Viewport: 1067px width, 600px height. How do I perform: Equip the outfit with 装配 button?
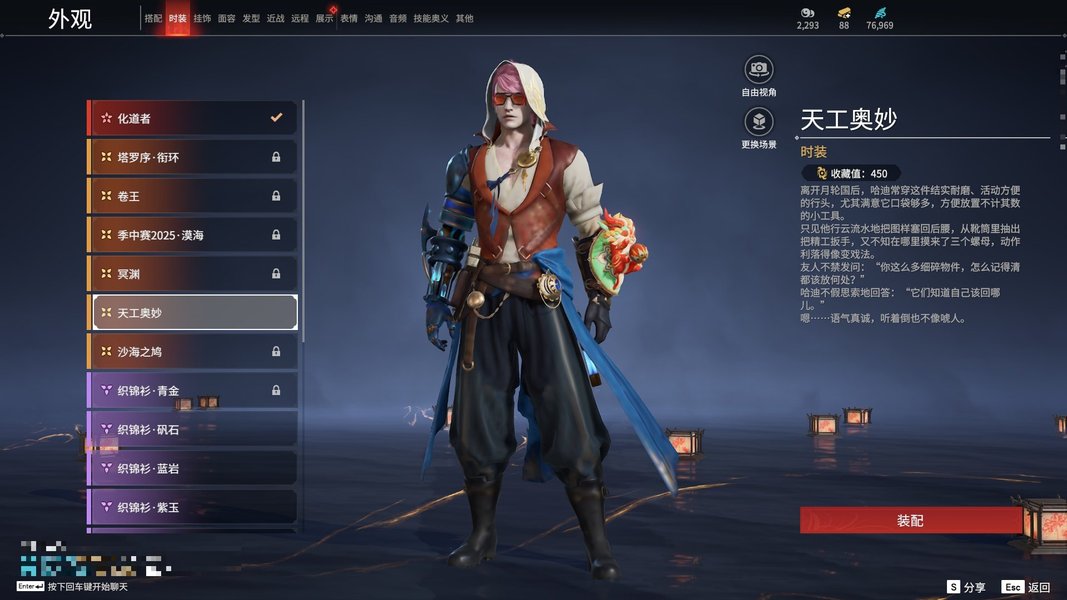point(910,521)
